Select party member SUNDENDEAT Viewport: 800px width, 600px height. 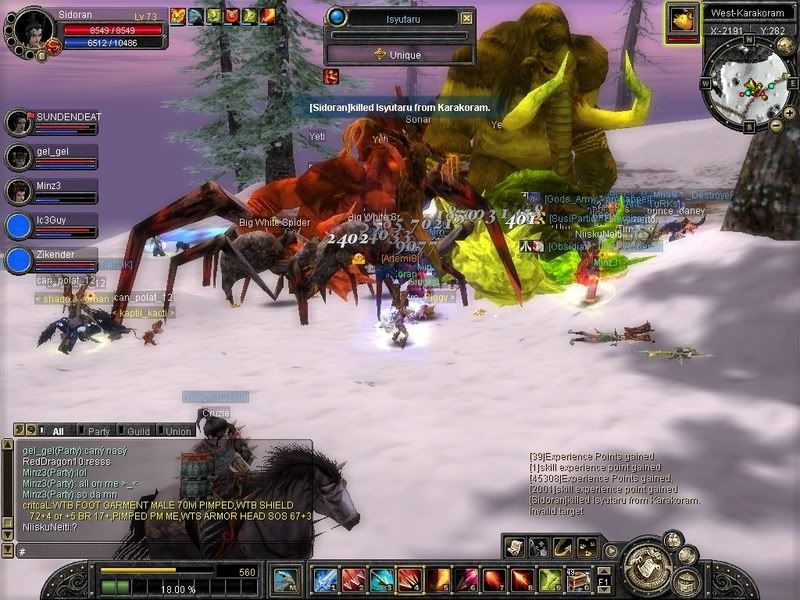click(19, 123)
